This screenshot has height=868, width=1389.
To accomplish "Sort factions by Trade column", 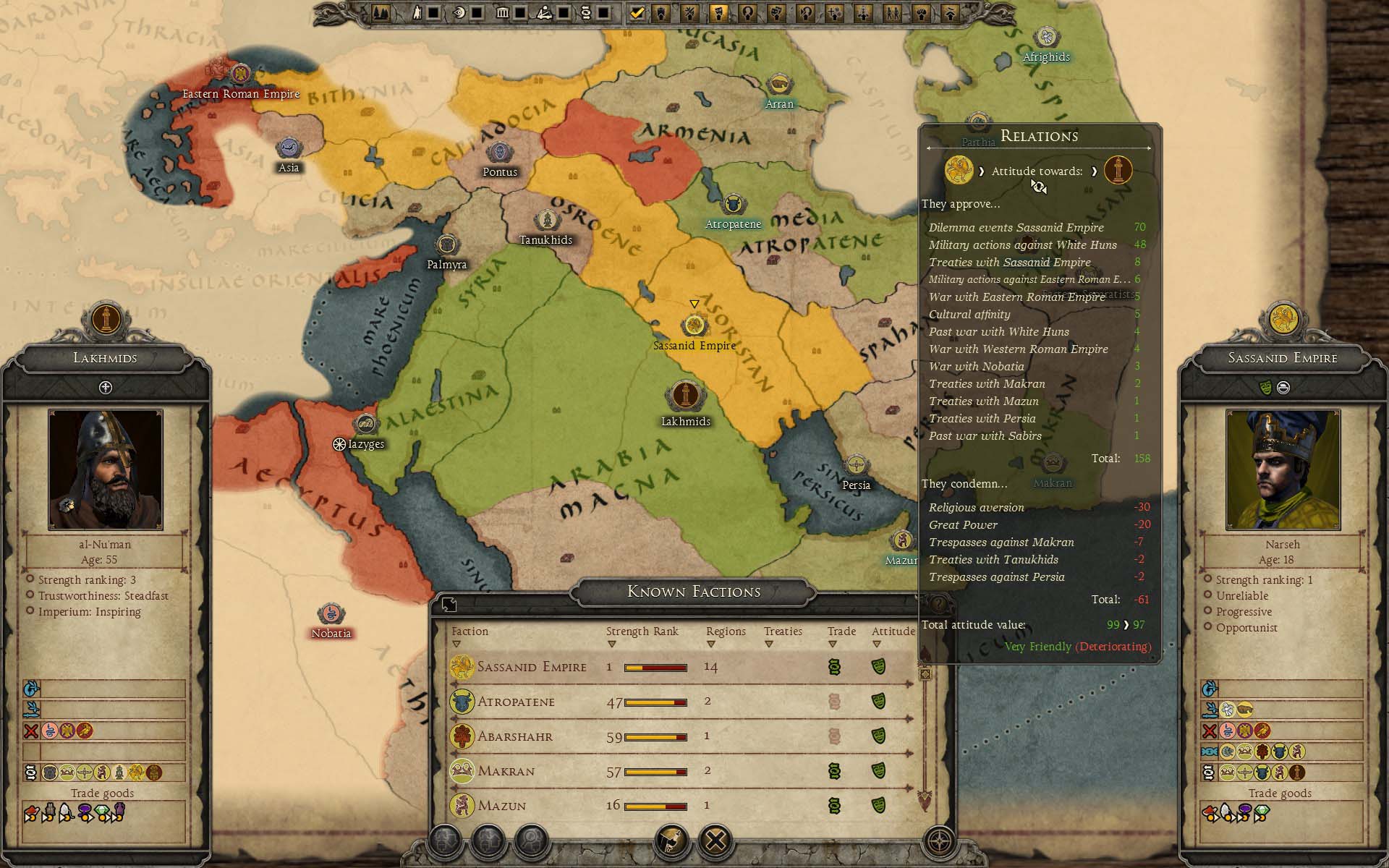I will point(841,631).
